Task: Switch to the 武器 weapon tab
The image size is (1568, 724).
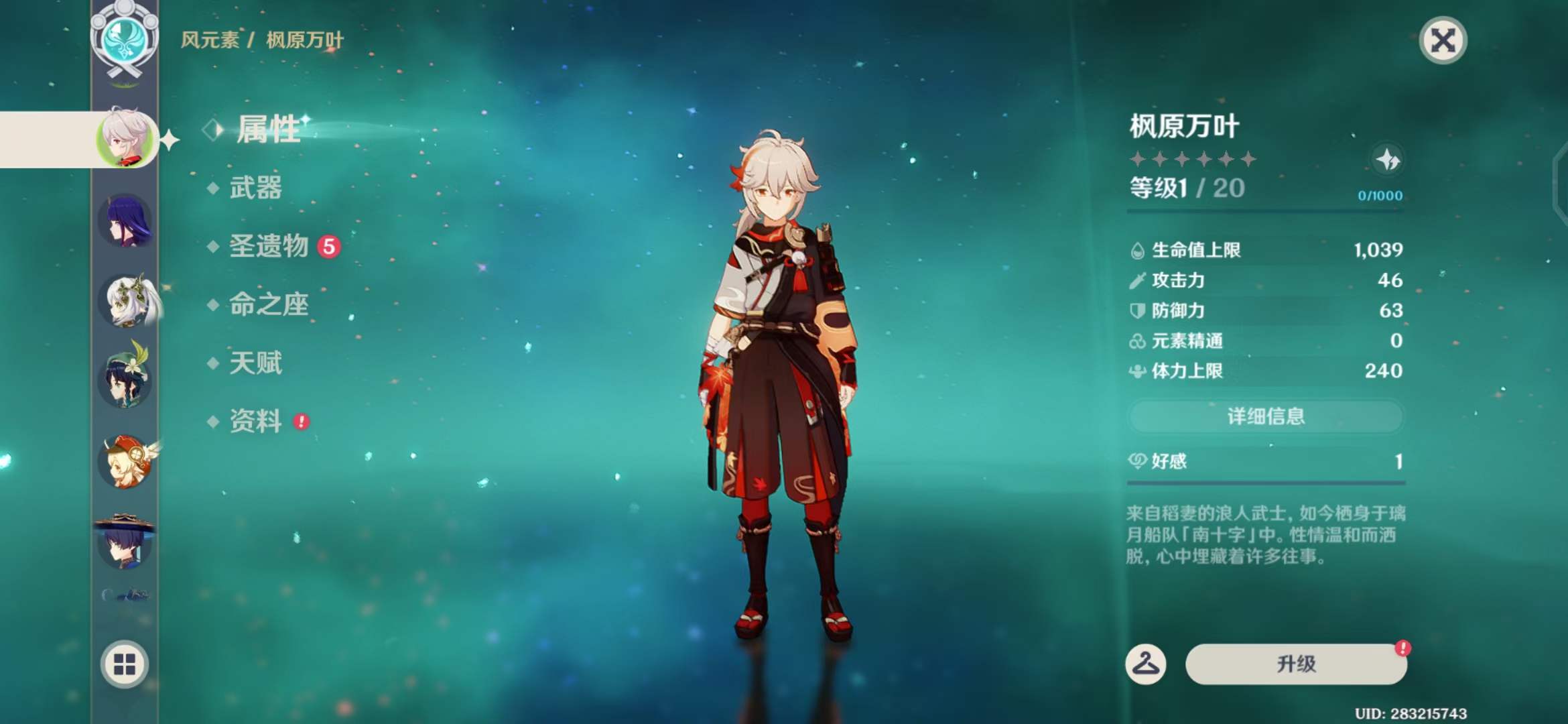Action: (255, 188)
